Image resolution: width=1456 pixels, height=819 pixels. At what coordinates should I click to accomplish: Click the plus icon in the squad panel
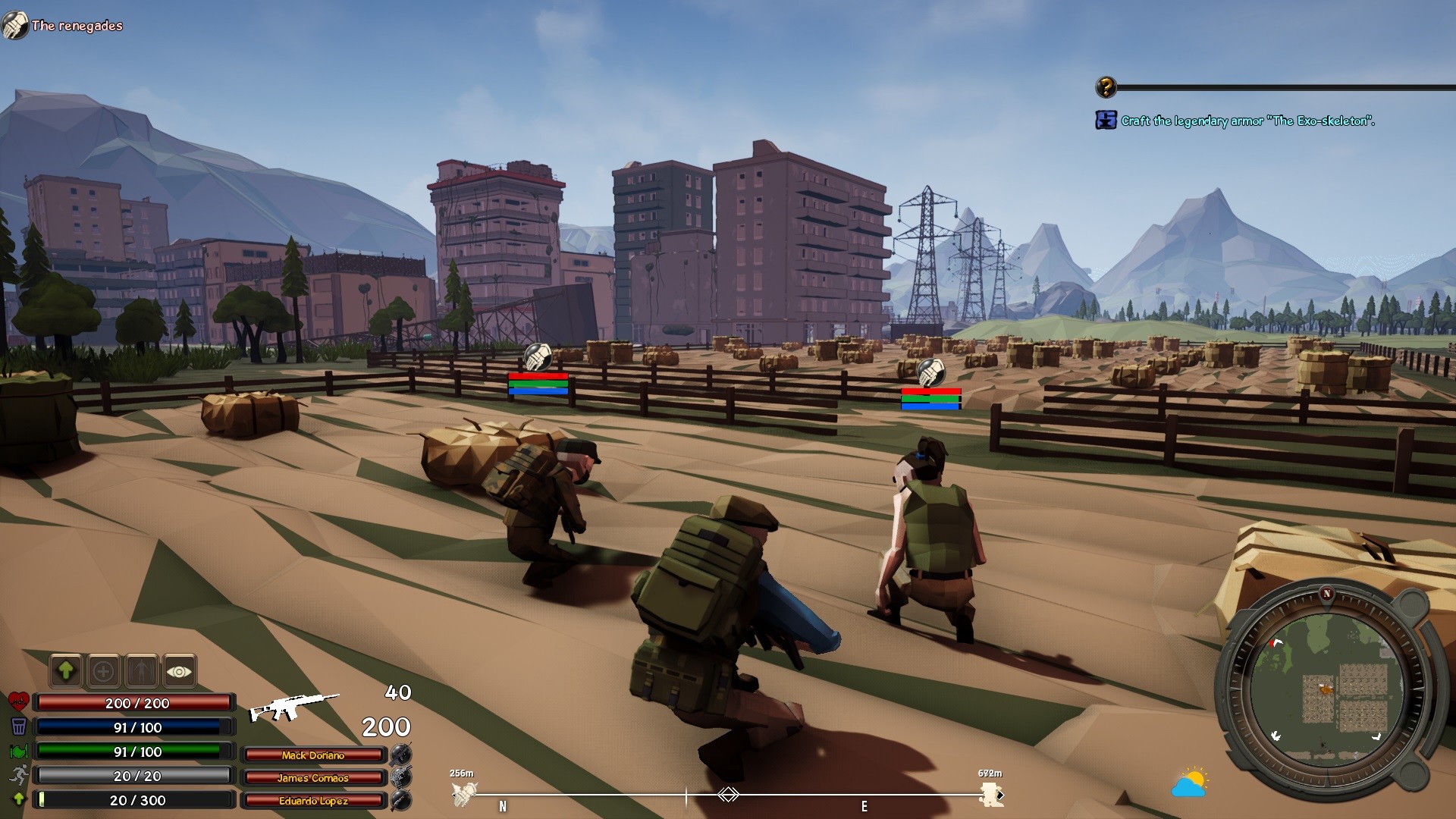(104, 671)
